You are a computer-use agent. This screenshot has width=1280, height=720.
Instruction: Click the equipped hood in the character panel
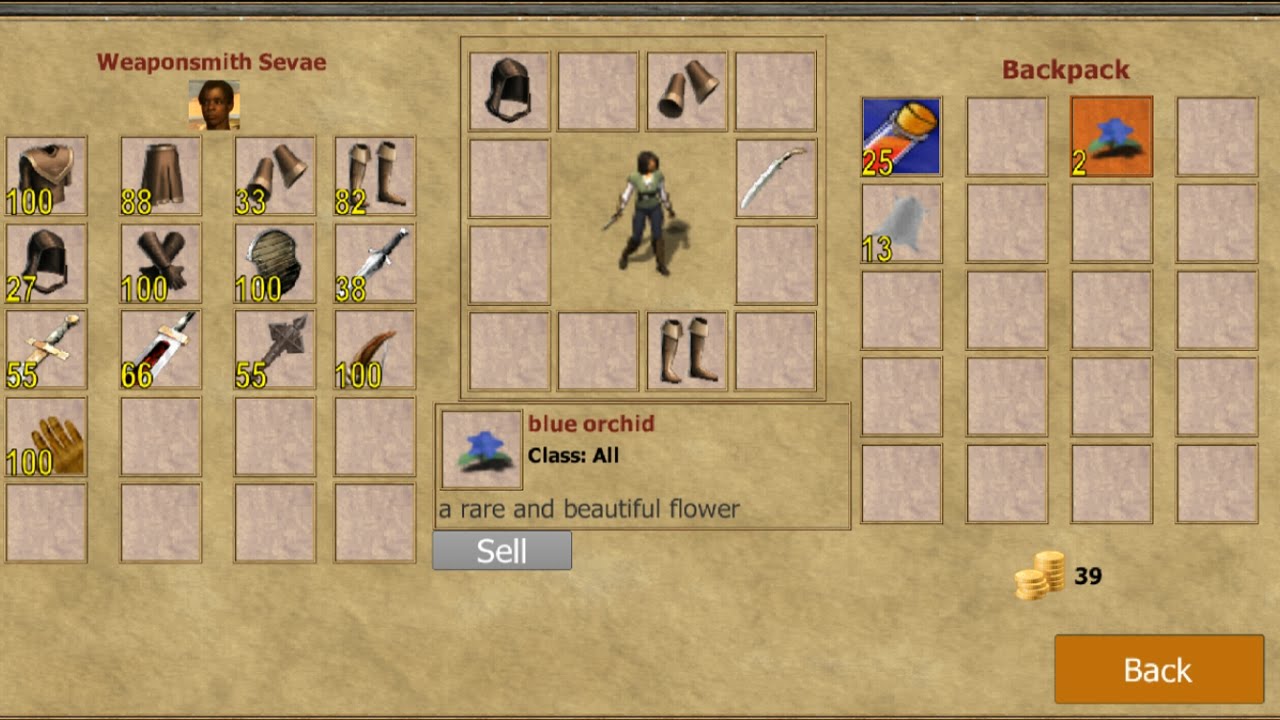pyautogui.click(x=509, y=92)
